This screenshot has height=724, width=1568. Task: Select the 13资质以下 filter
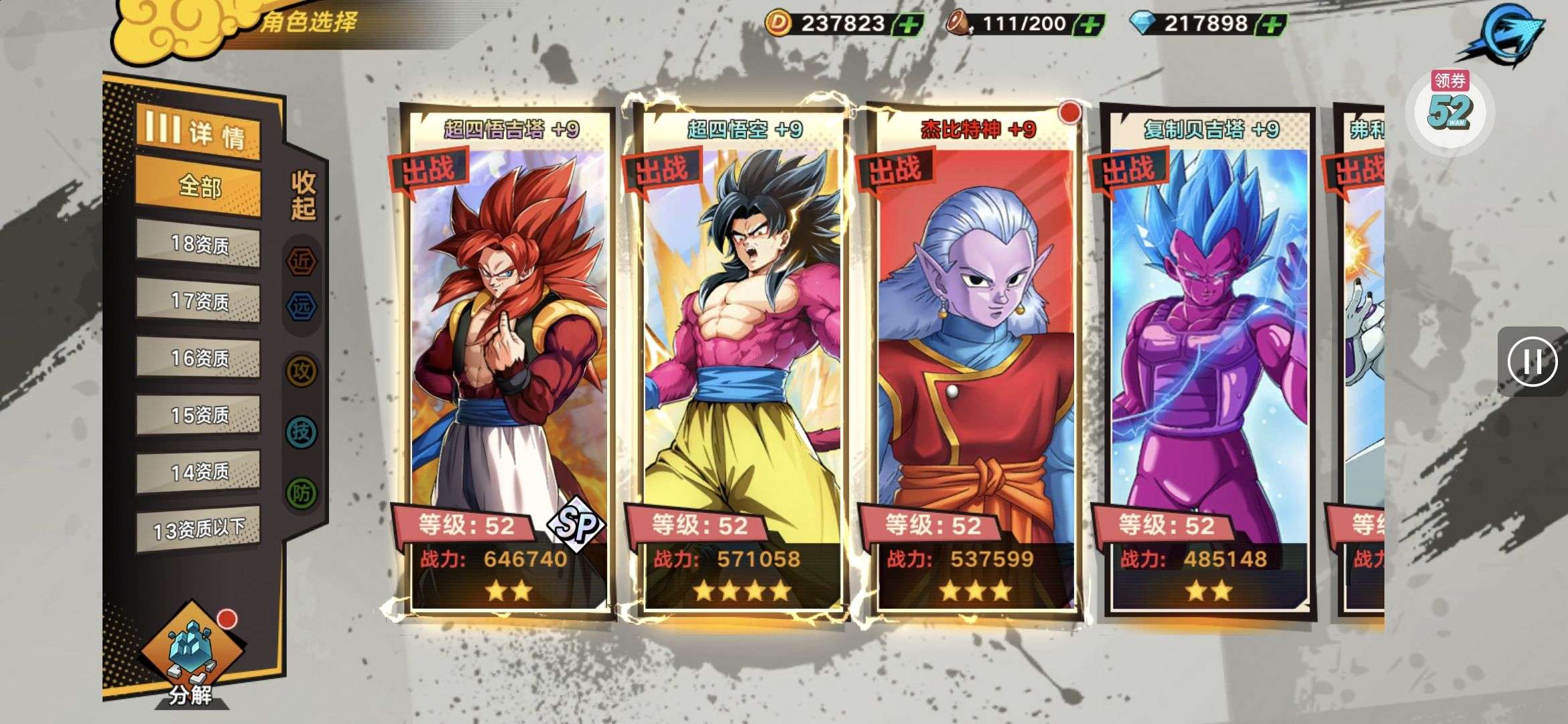pyautogui.click(x=198, y=530)
